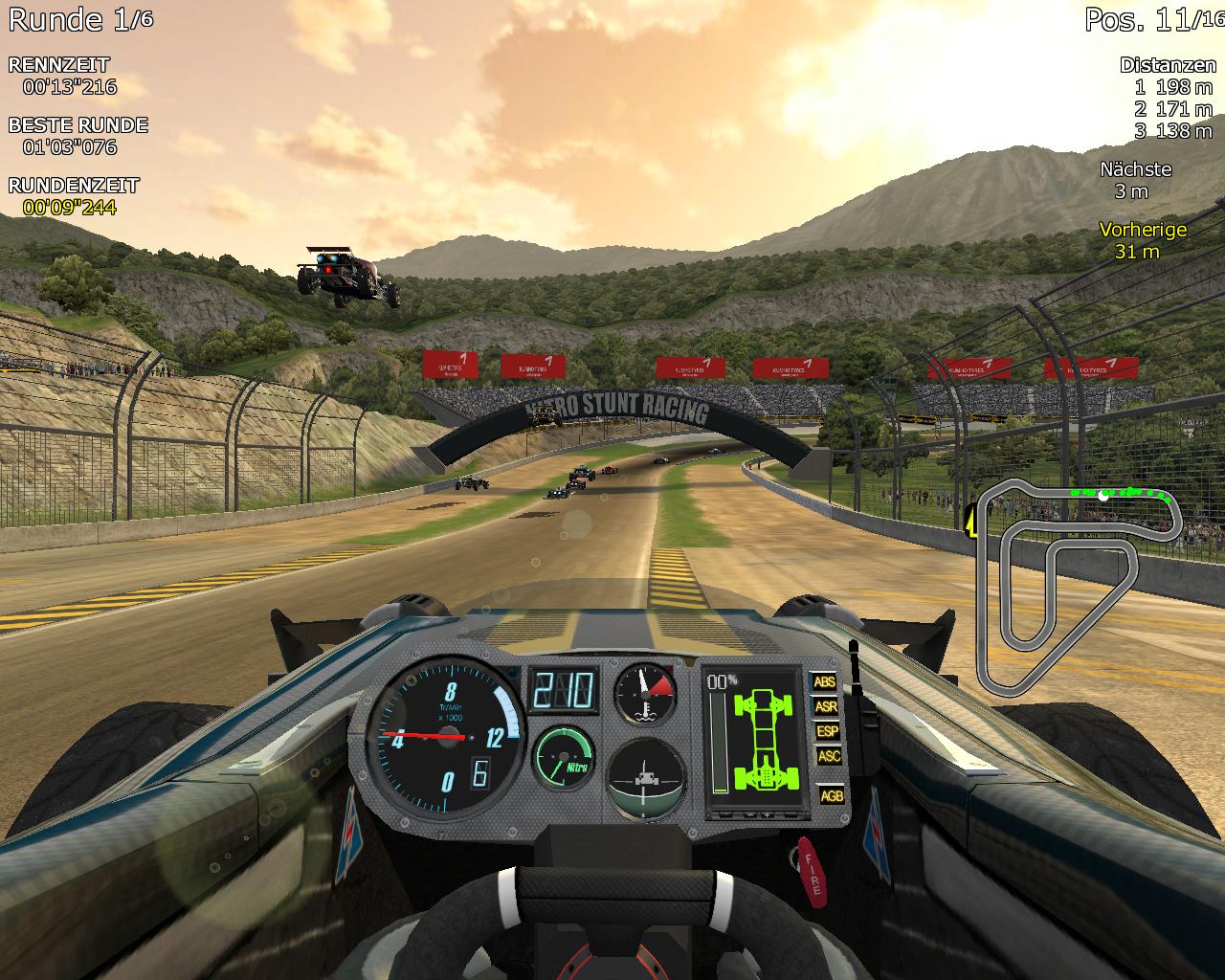Toggle the ASR indicator on the dashboard
Viewport: 1225px width, 980px height.
click(825, 707)
